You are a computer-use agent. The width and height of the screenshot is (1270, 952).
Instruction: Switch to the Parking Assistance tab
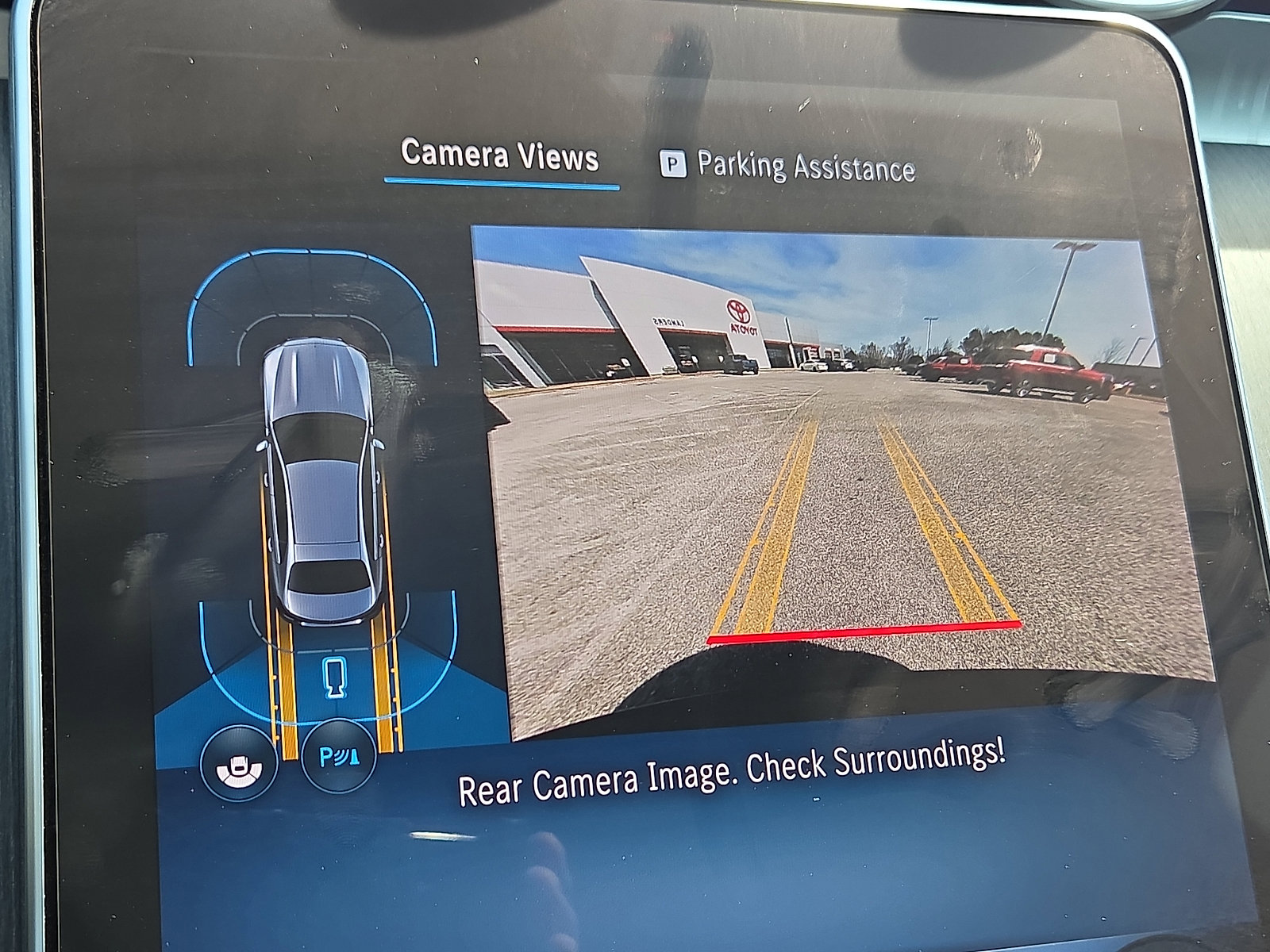[806, 165]
